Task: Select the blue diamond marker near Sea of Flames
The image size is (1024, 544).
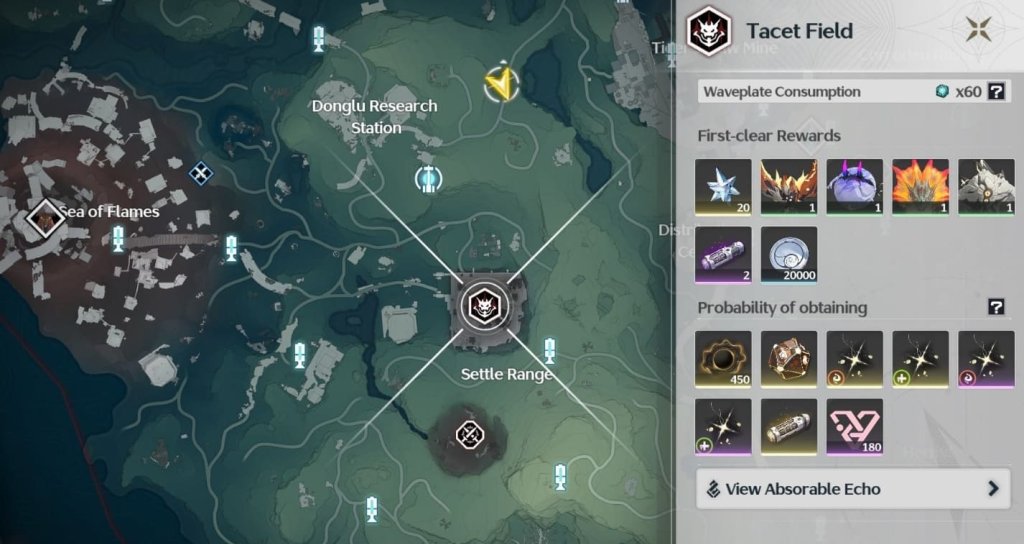Action: pyautogui.click(x=201, y=174)
